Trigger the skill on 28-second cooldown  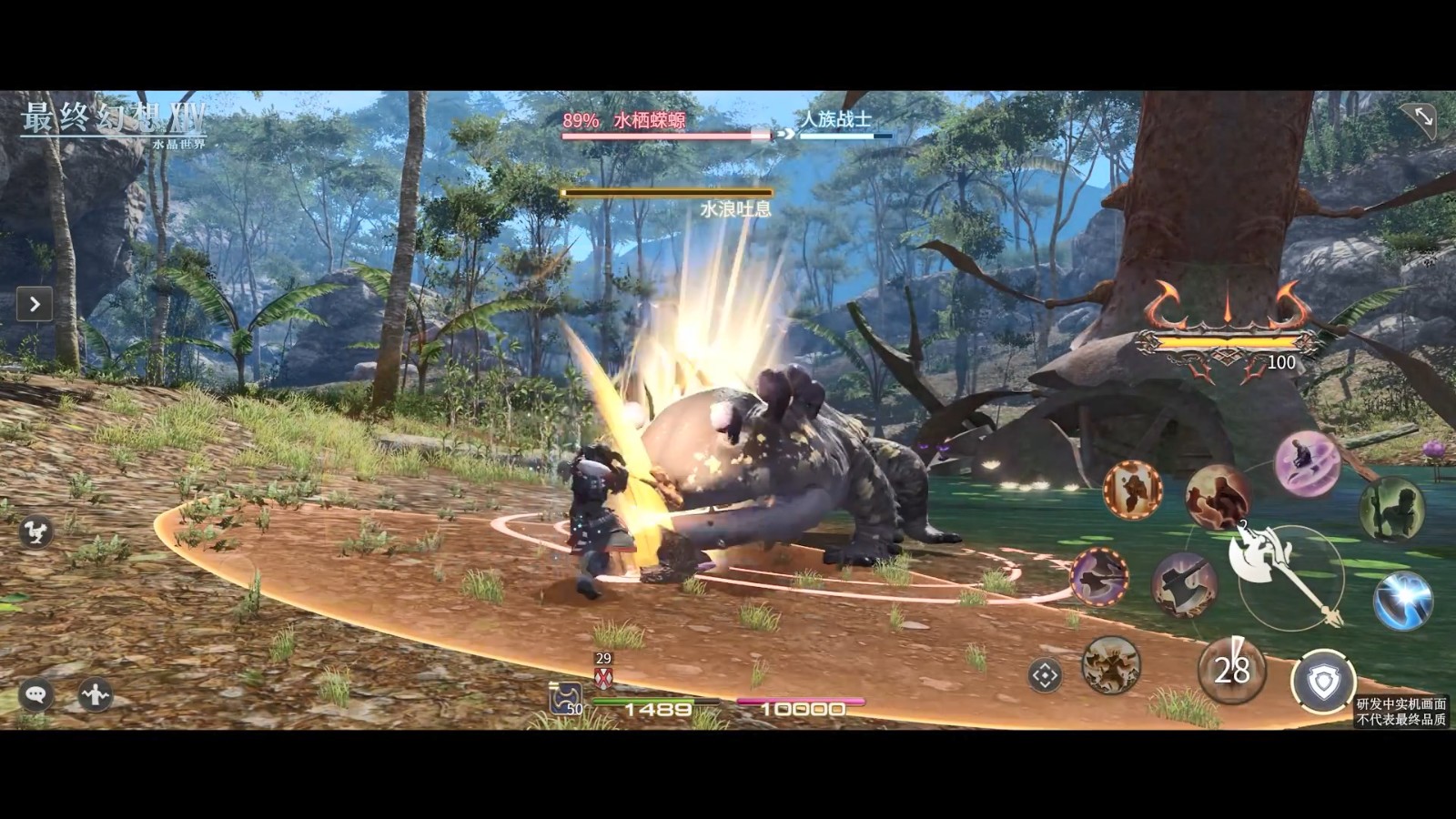(x=1231, y=671)
